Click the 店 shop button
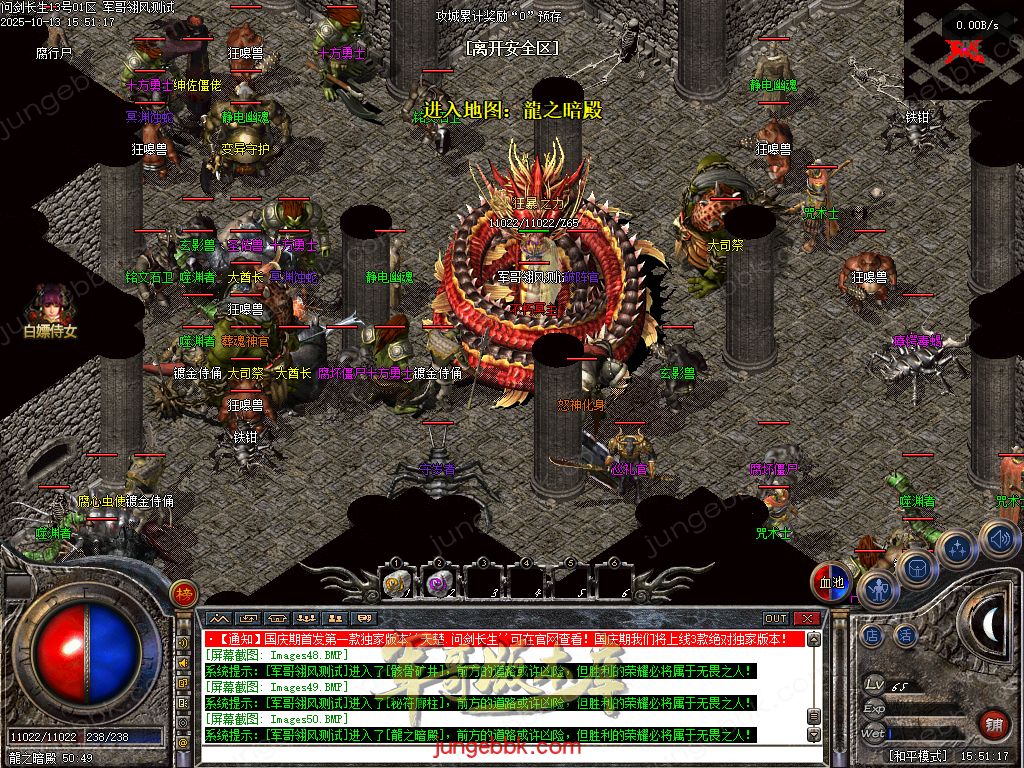Viewport: 1024px width, 768px height. pos(872,635)
